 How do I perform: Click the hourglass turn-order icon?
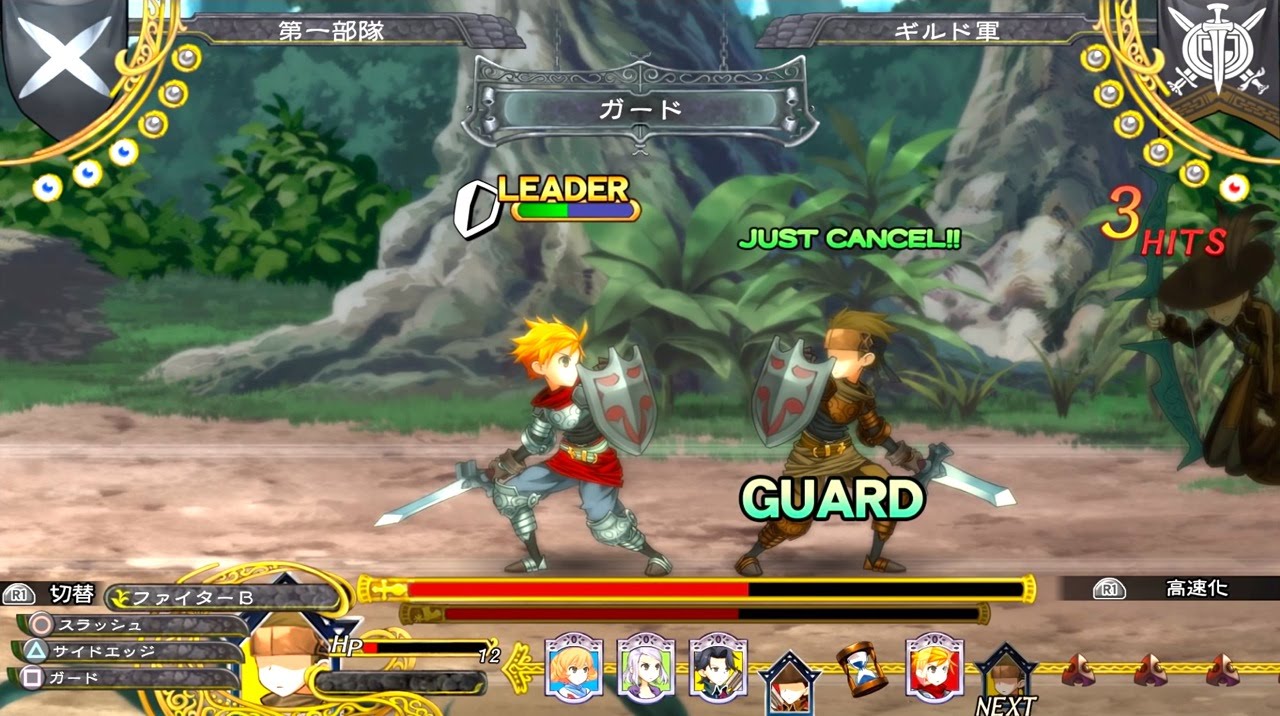coord(859,669)
